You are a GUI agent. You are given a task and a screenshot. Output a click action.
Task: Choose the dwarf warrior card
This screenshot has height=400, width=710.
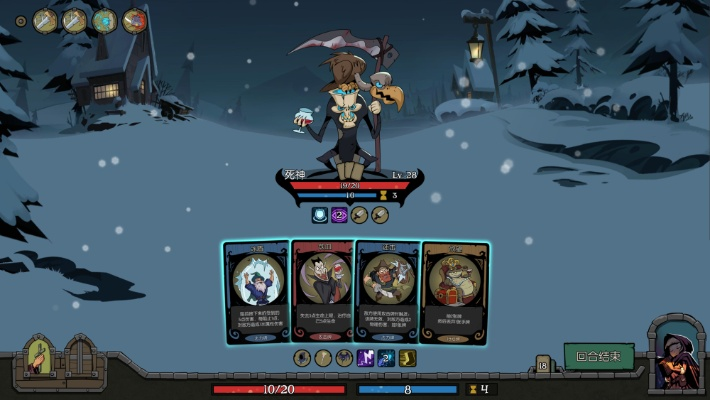coord(388,291)
